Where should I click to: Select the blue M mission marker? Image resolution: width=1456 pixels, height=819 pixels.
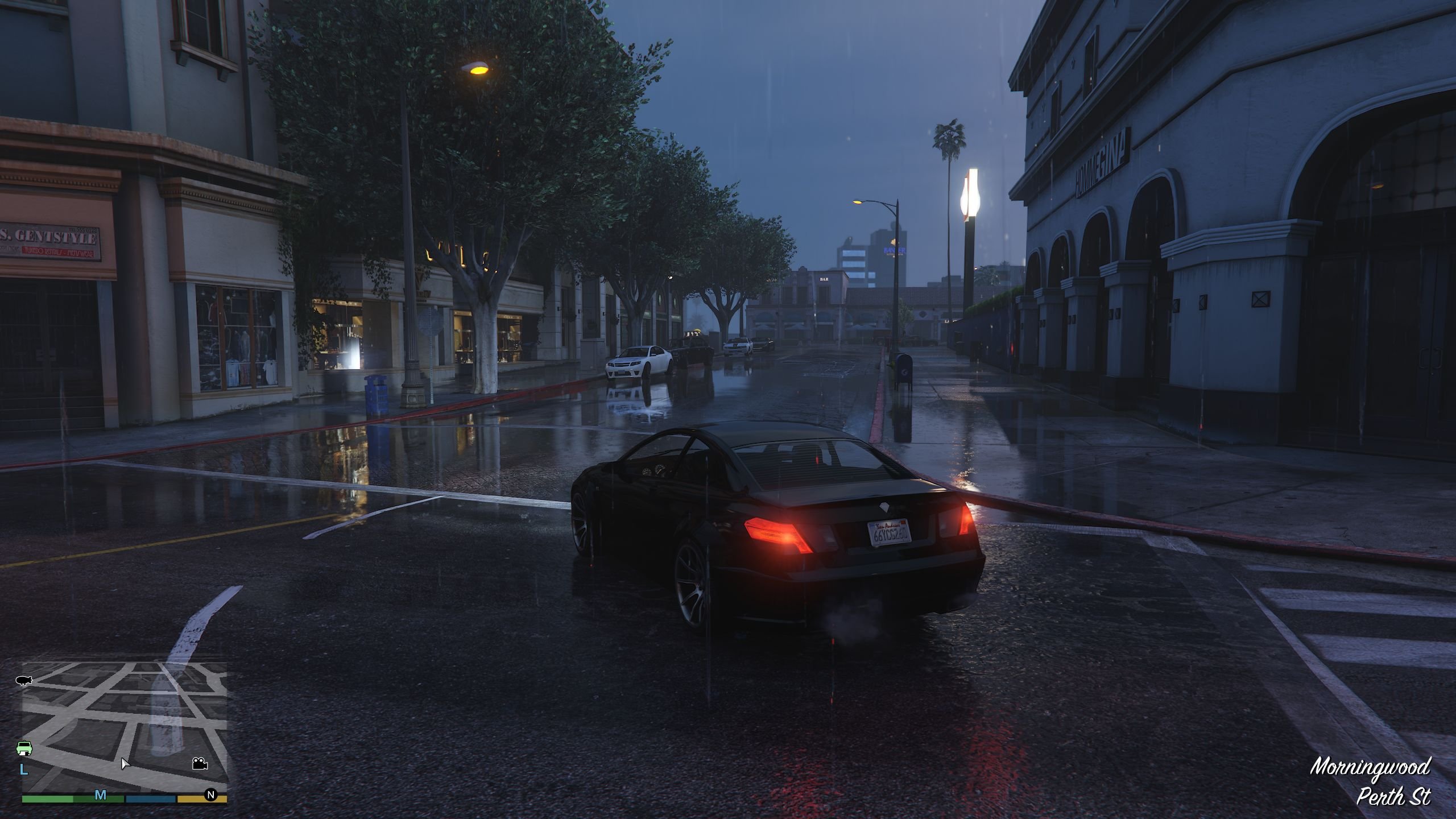tap(101, 795)
